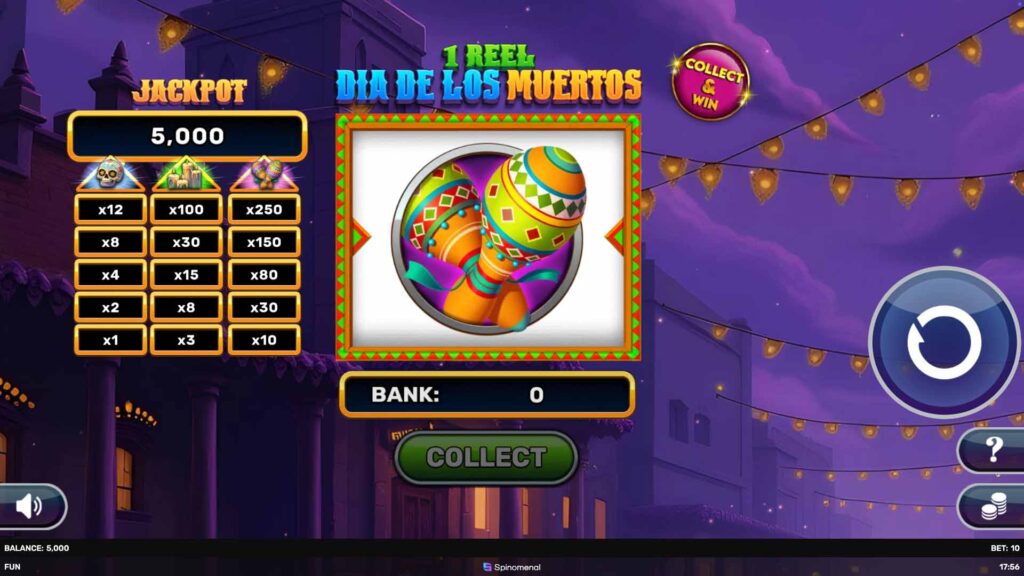Click the Collect & Win badge
Viewport: 1024px width, 576px height.
pos(711,81)
